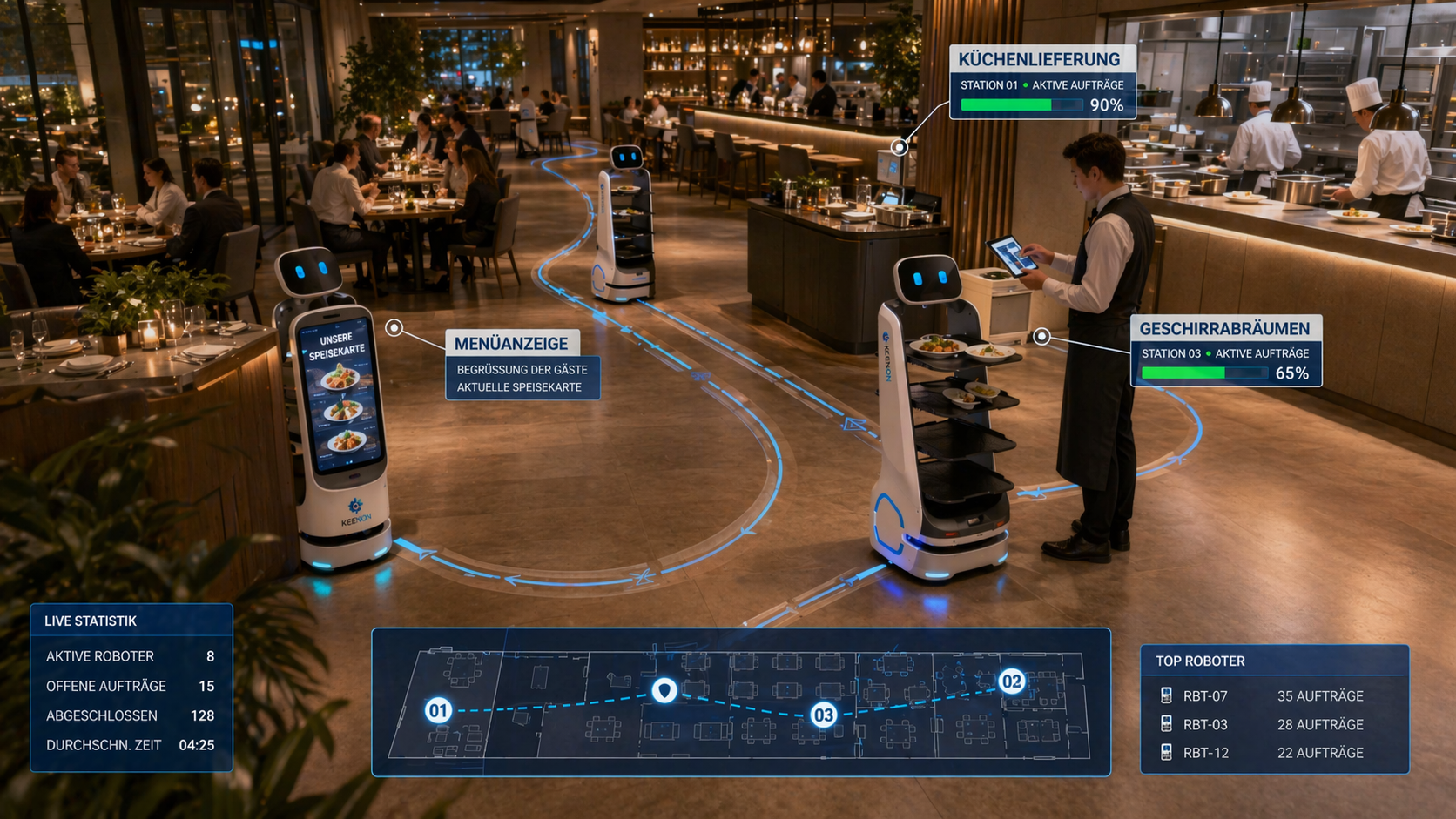Select map waypoint marker 03
Viewport: 1456px width, 819px height.
[823, 715]
